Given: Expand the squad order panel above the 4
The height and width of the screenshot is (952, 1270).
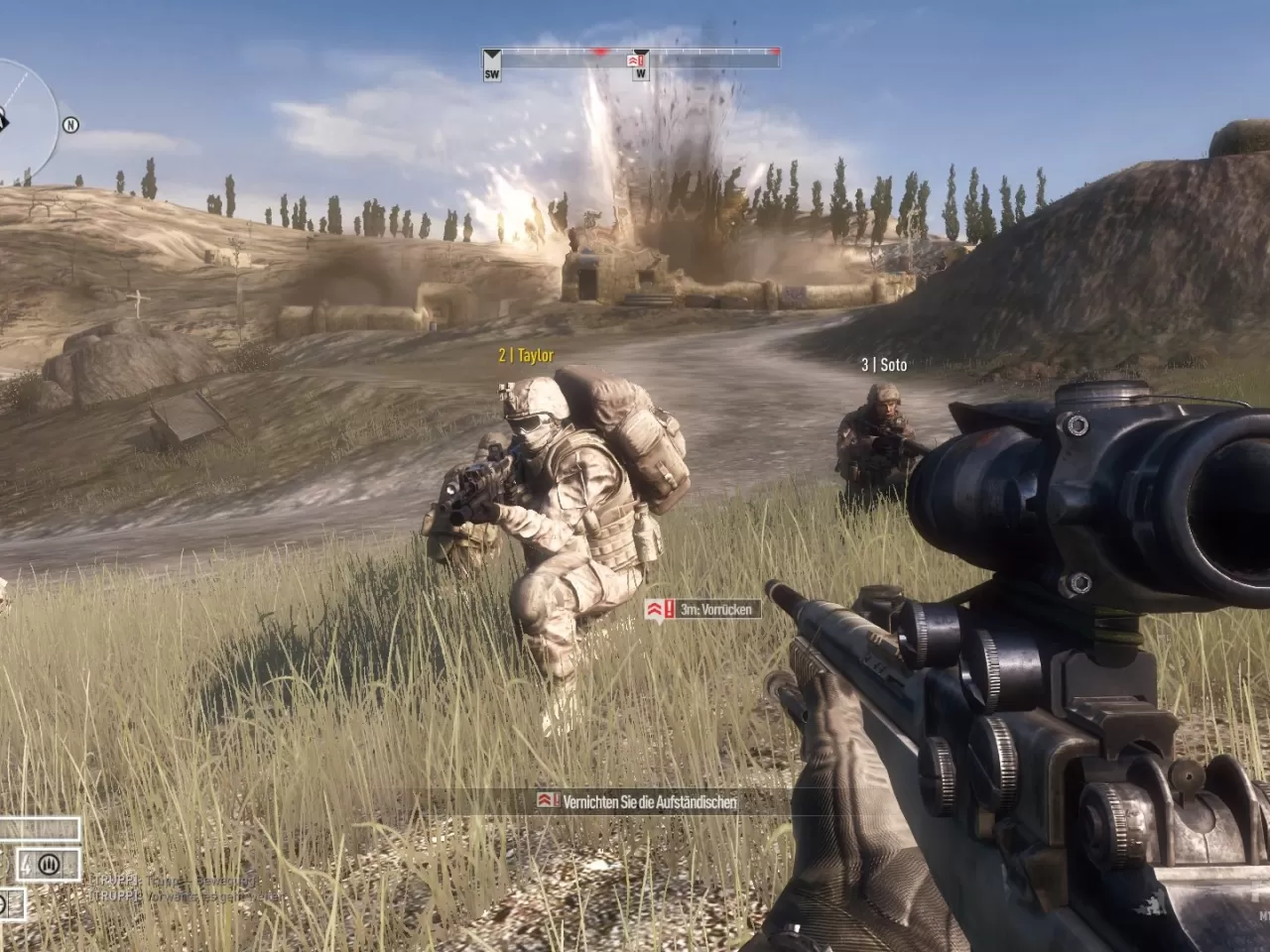Looking at the screenshot, I should tap(40, 830).
